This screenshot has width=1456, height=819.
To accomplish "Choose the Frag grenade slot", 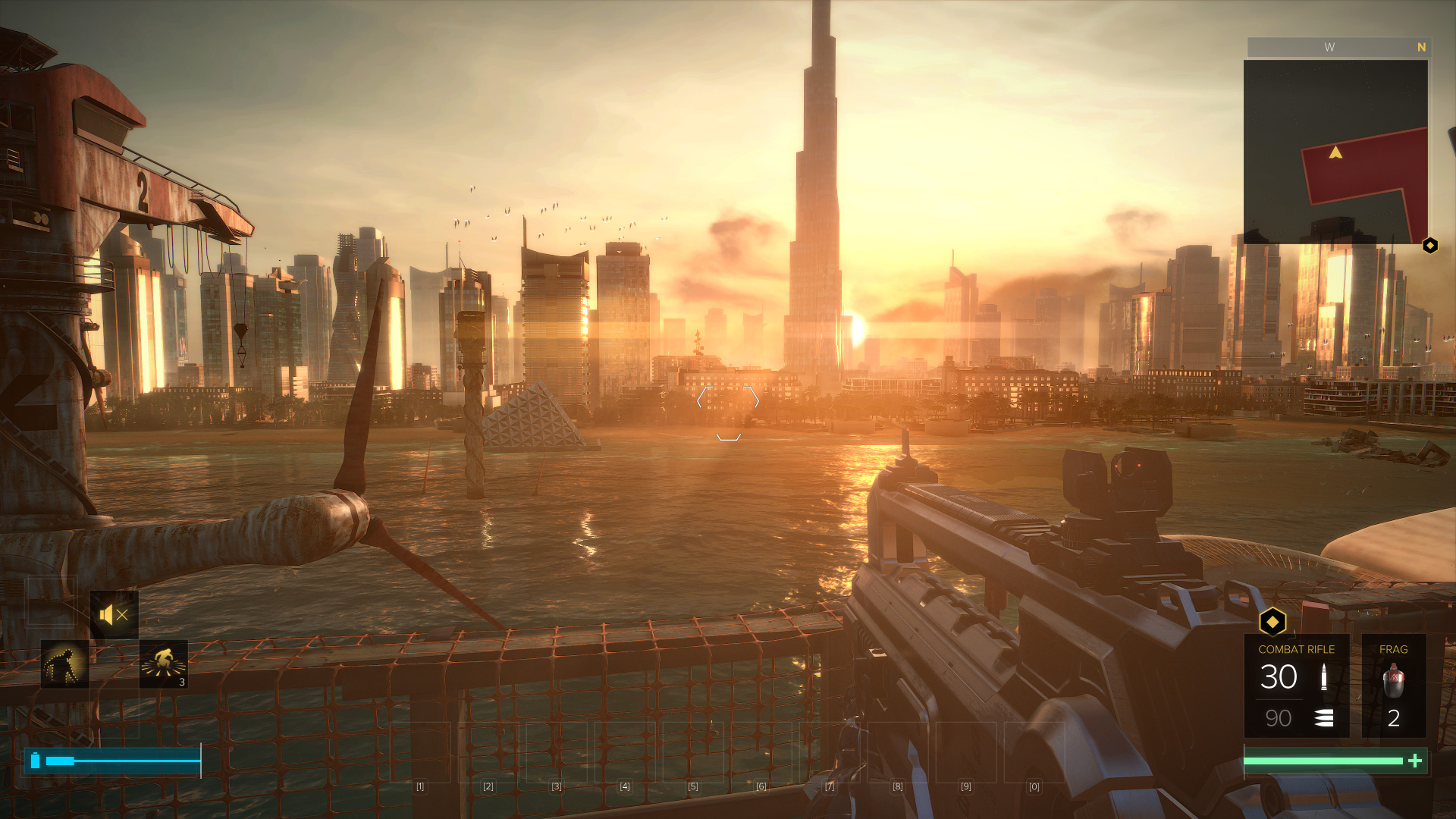I will (1394, 686).
